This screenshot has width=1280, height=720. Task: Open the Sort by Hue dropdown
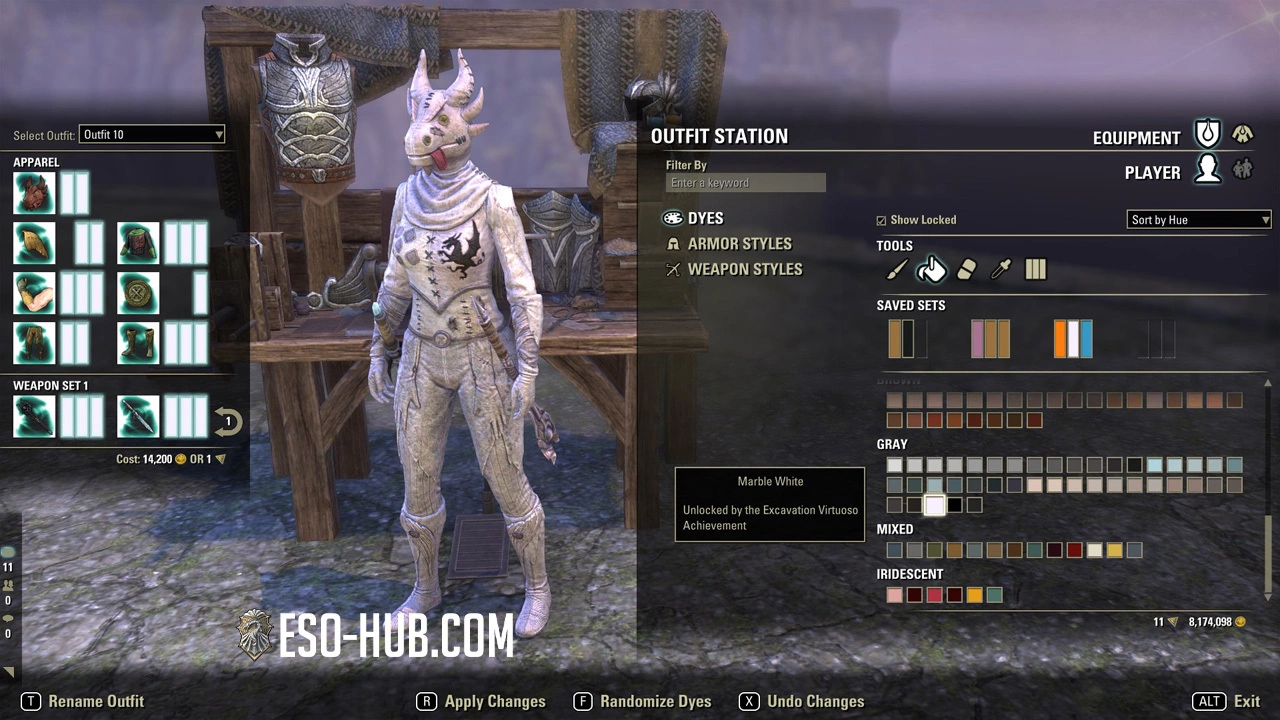click(x=1198, y=220)
